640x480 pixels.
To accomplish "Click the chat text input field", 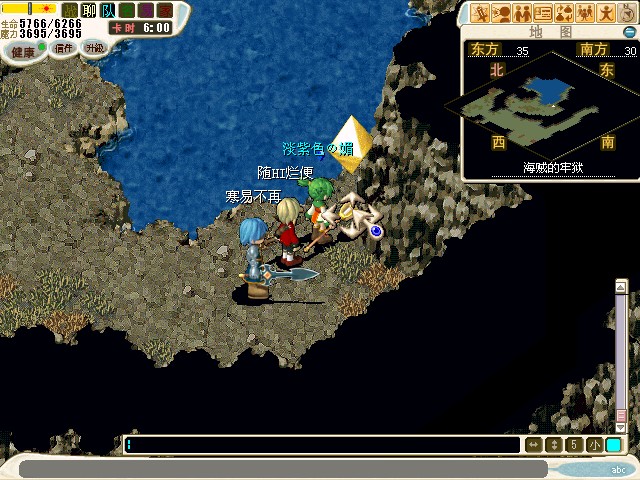I will pos(320,445).
